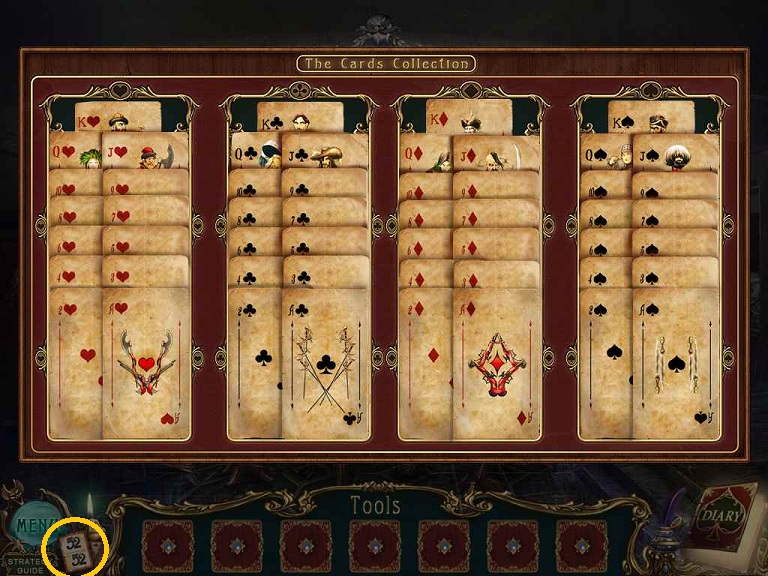The image size is (768, 576).
Task: Pick the Queen of Spades card
Action: click(x=605, y=152)
